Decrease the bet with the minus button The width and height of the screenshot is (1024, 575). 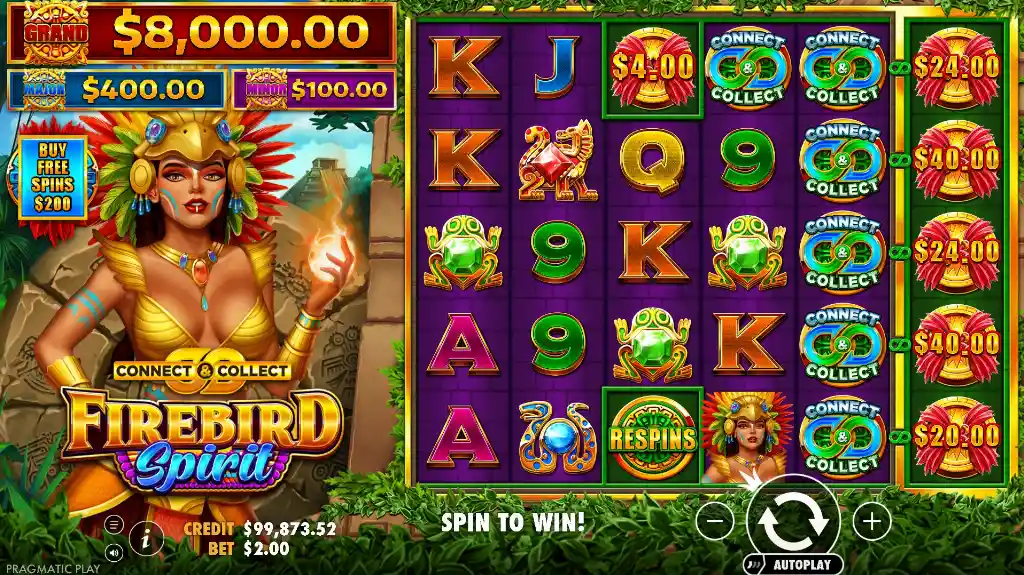[x=715, y=521]
